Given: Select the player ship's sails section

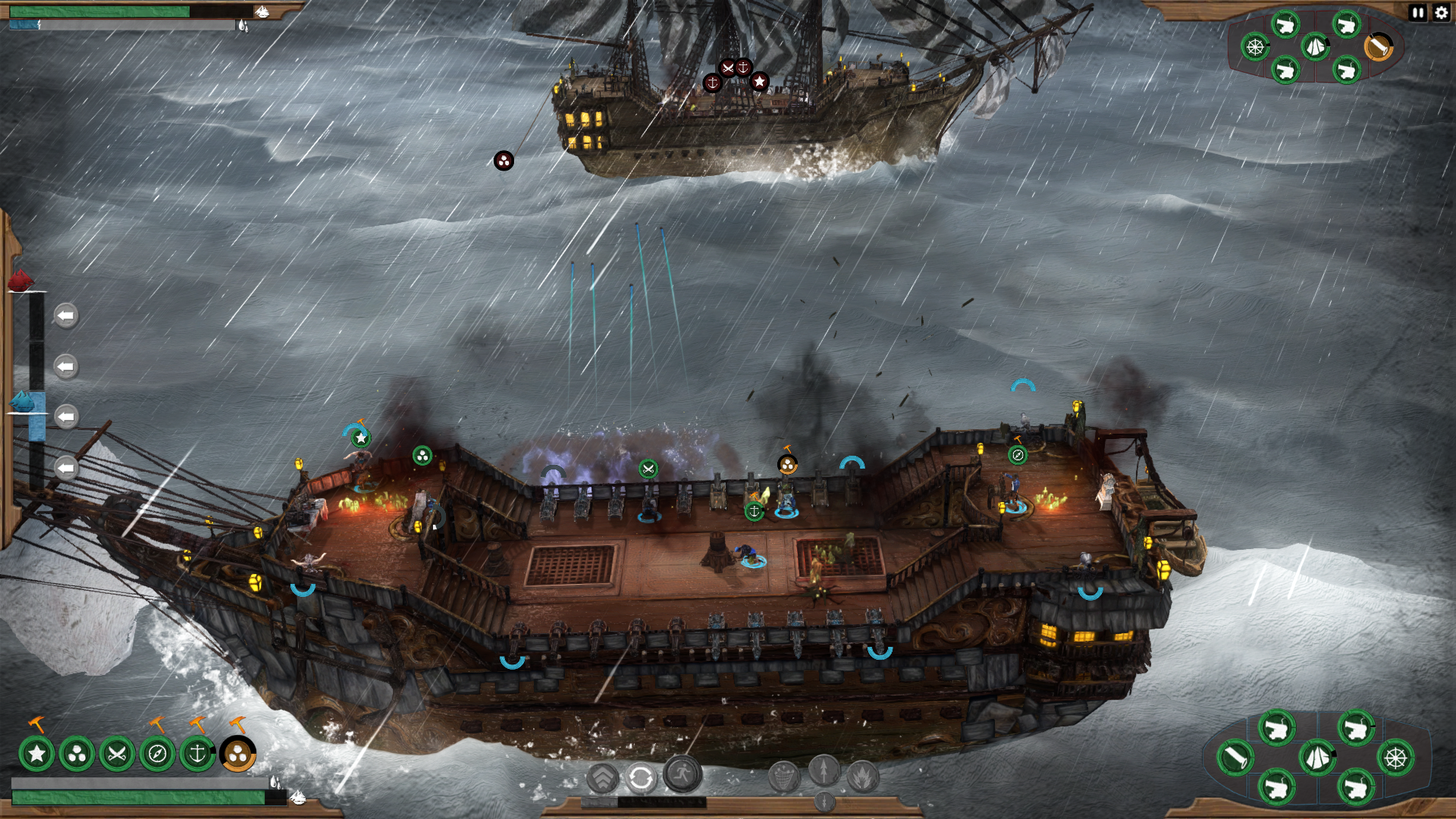Looking at the screenshot, I should point(1317,757).
